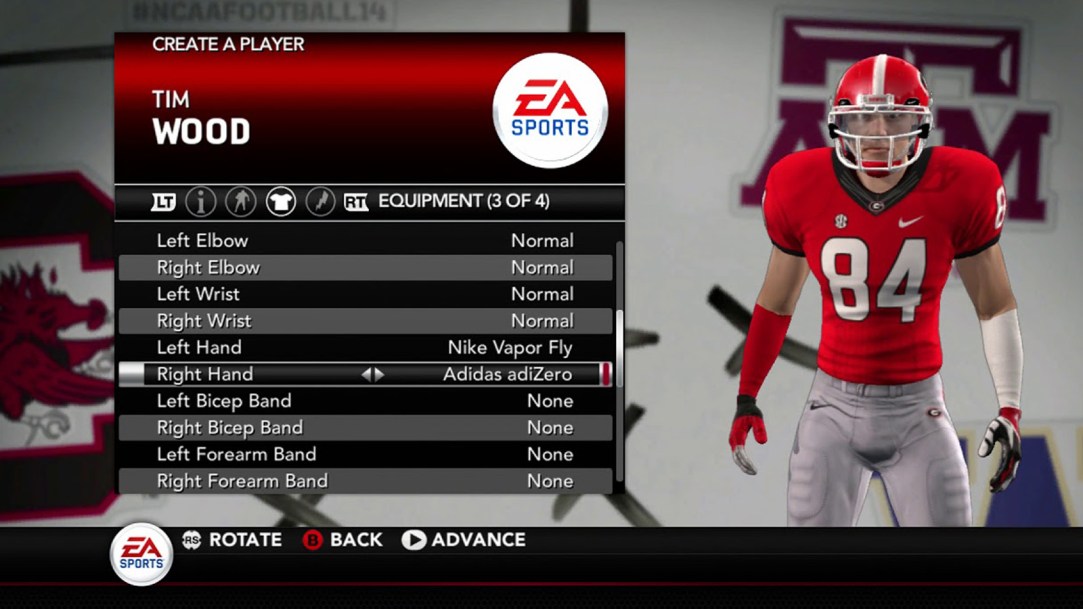The height and width of the screenshot is (609, 1083).
Task: Switch to the shirt equipment tab
Action: [280, 202]
